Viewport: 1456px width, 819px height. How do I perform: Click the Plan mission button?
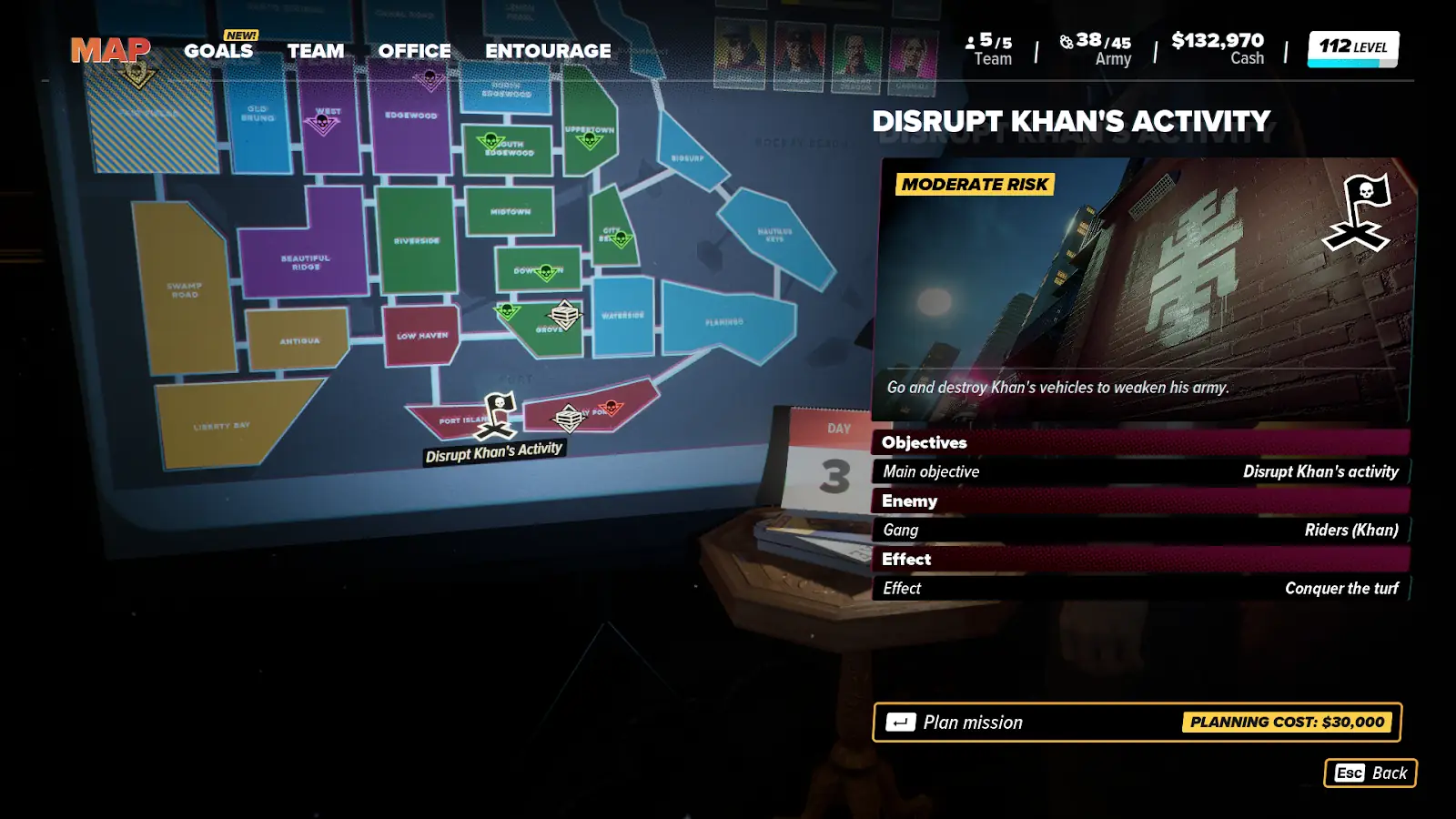click(x=1137, y=722)
